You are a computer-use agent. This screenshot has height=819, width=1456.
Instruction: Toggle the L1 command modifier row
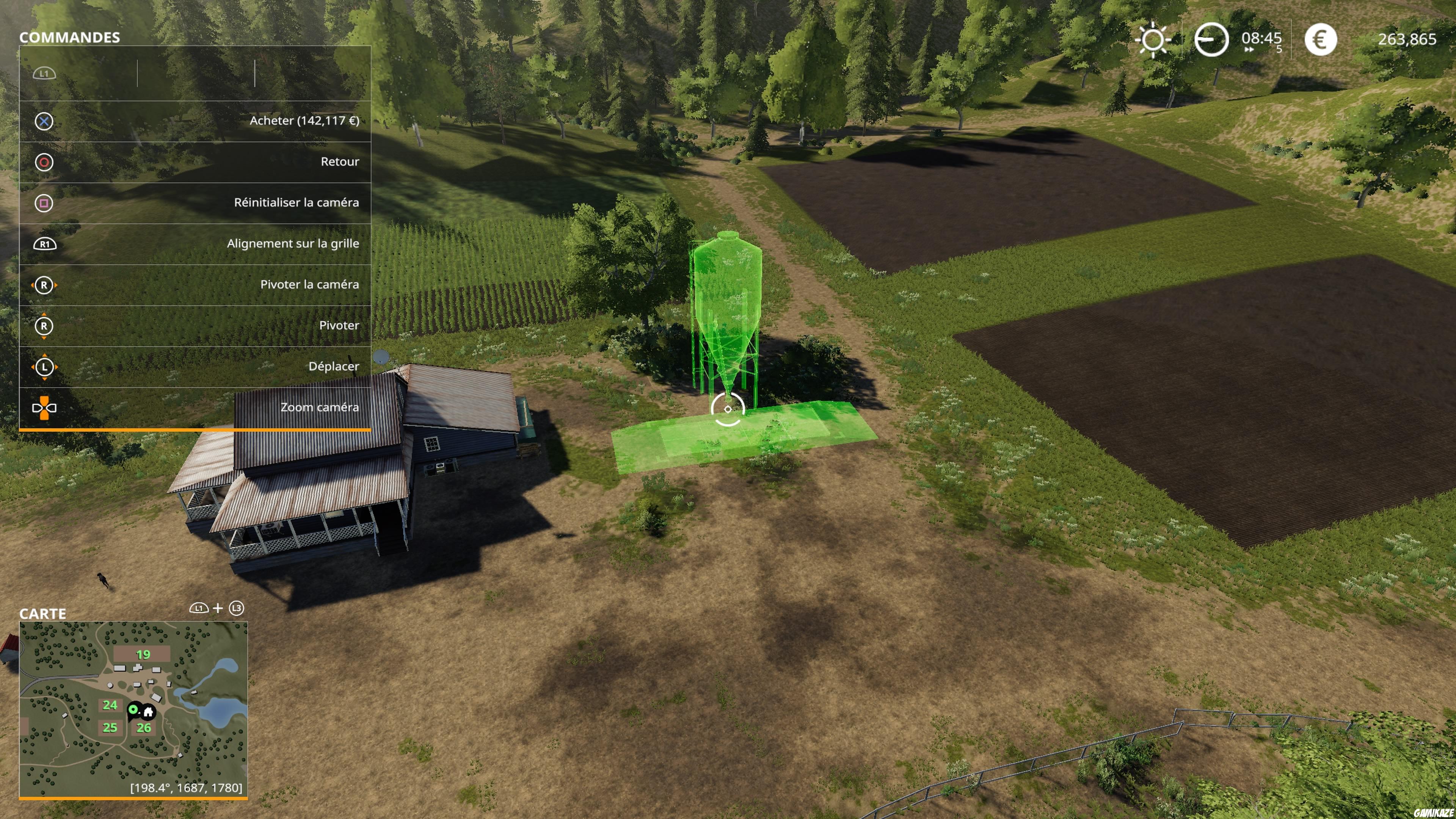pyautogui.click(x=44, y=72)
